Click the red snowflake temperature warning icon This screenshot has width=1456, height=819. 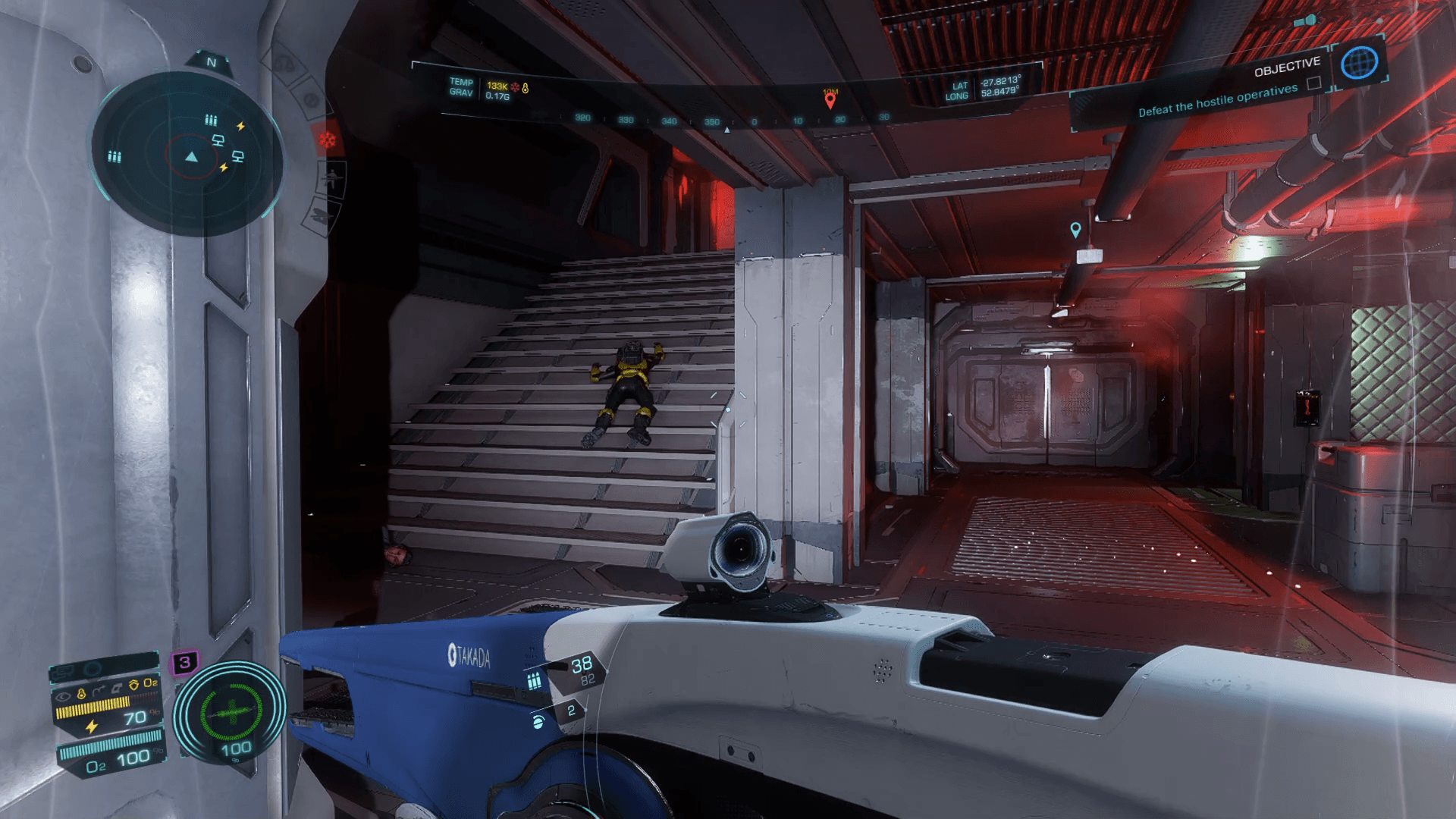point(328,140)
